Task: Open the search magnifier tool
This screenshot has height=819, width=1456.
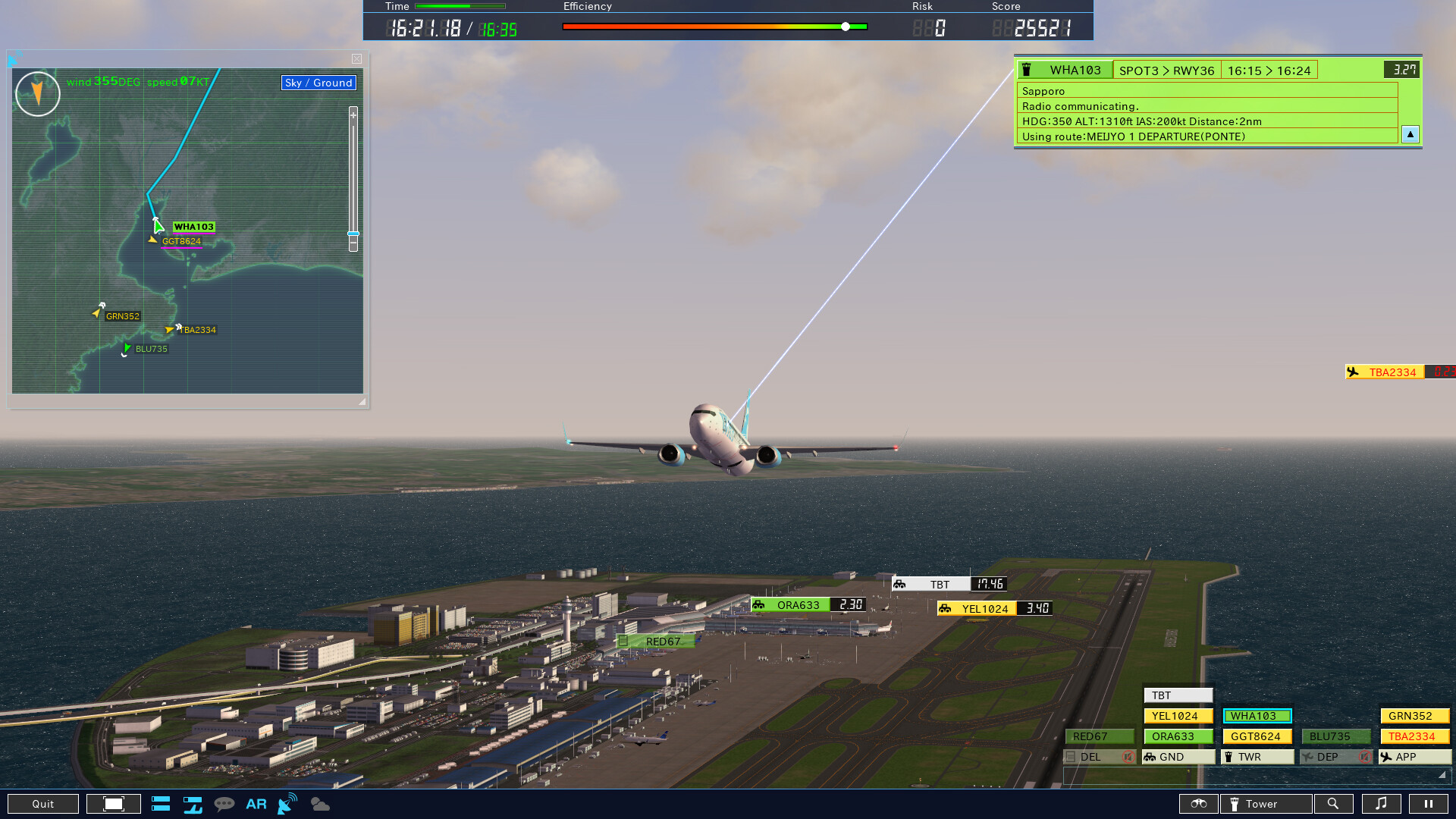Action: 1334,804
